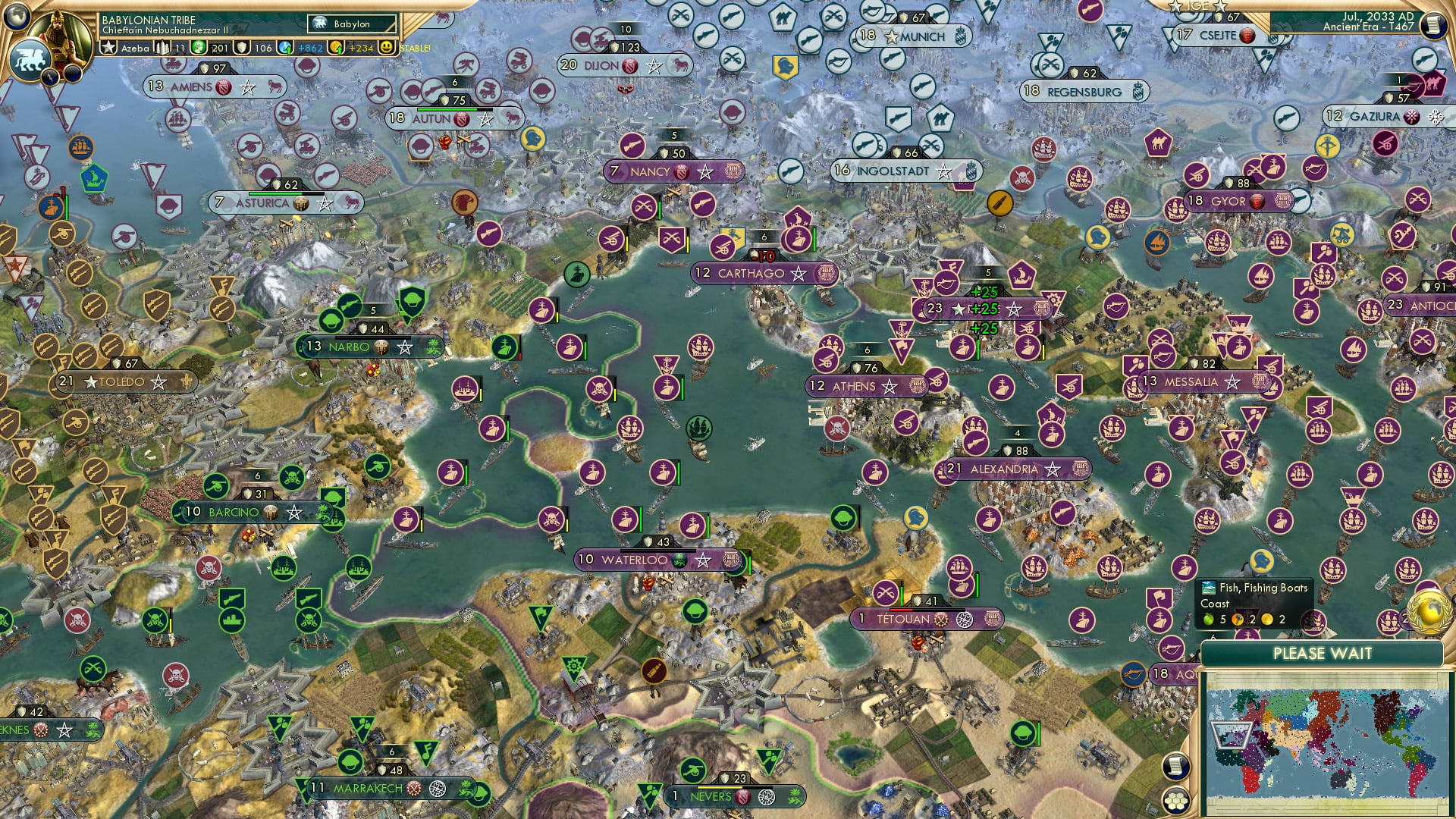Click the smiley happiness icon labeled STABLE
This screenshot has width=1456, height=819.
(x=388, y=48)
